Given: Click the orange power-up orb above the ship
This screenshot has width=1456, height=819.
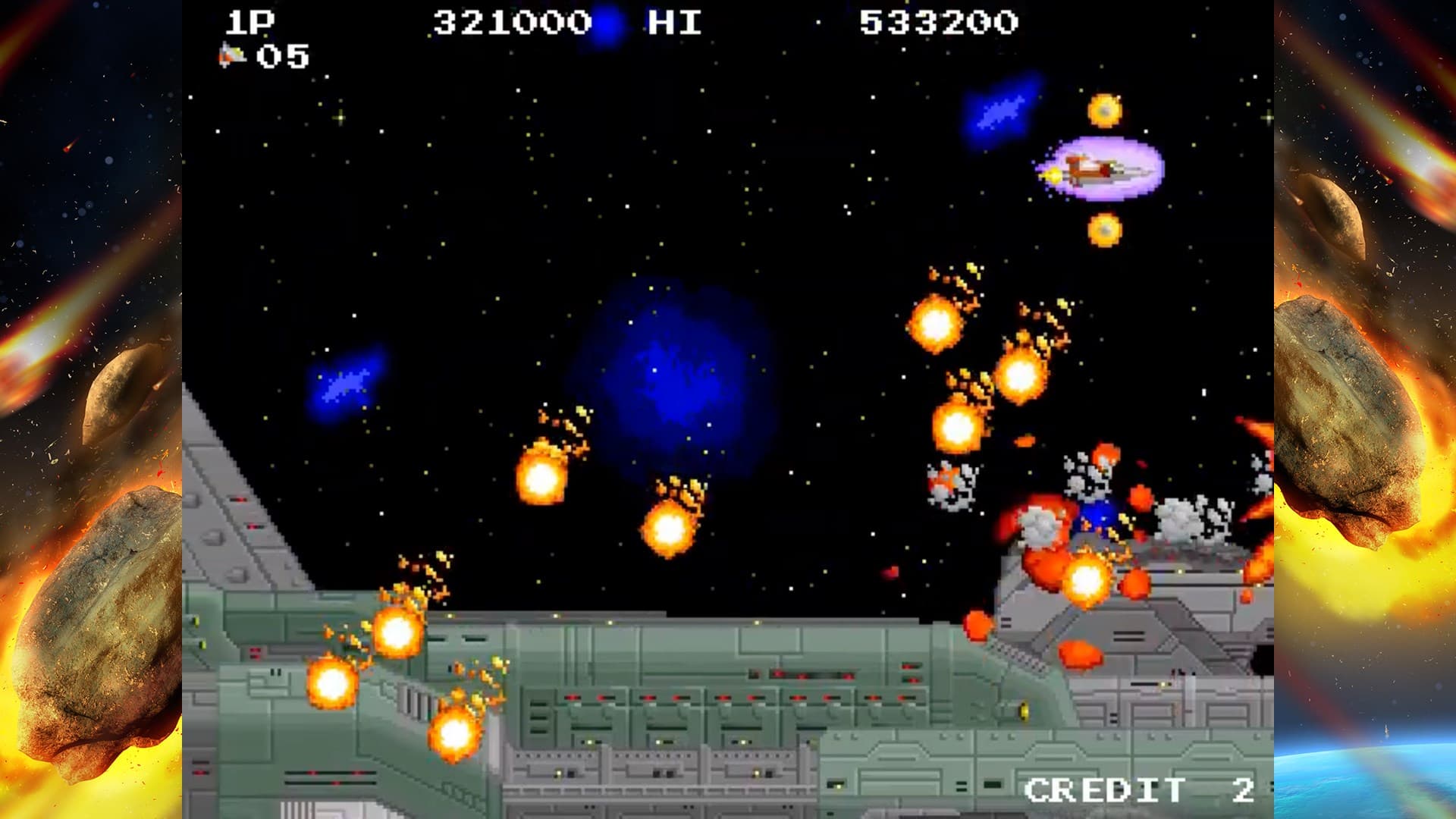Looking at the screenshot, I should [1104, 110].
